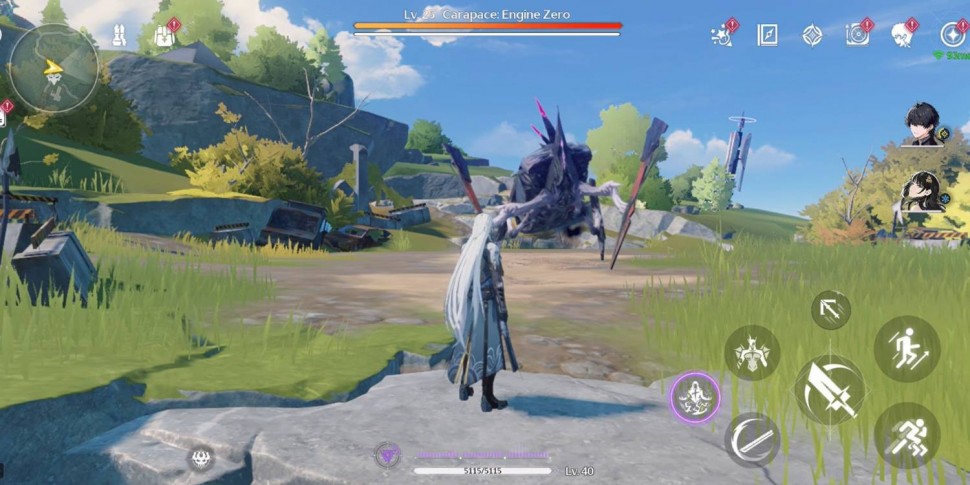The height and width of the screenshot is (485, 970).
Task: Tap the white creature-face icon at the bottom
Action: pyautogui.click(x=200, y=458)
